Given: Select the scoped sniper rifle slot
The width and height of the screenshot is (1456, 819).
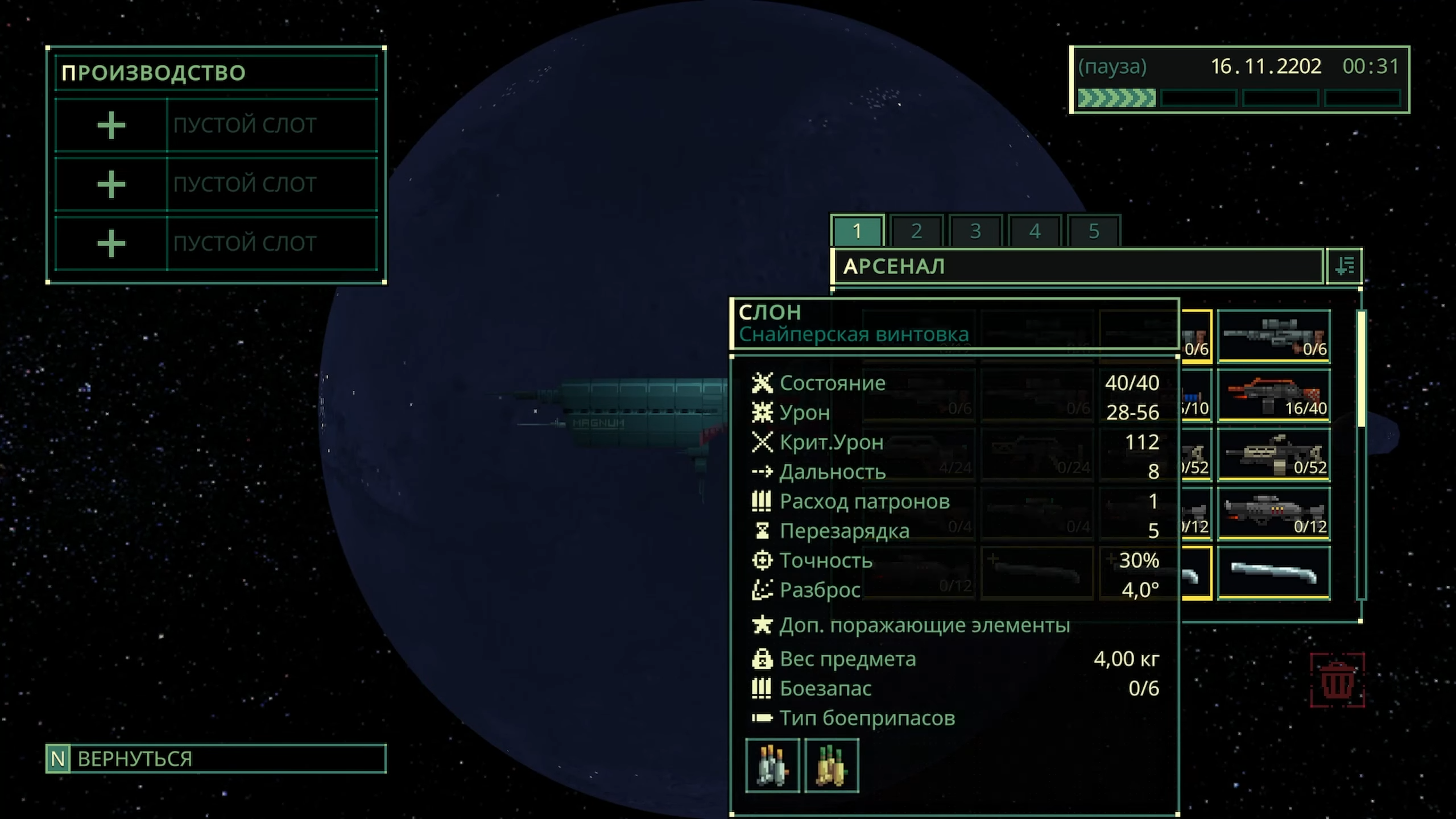Looking at the screenshot, I should tap(1274, 336).
